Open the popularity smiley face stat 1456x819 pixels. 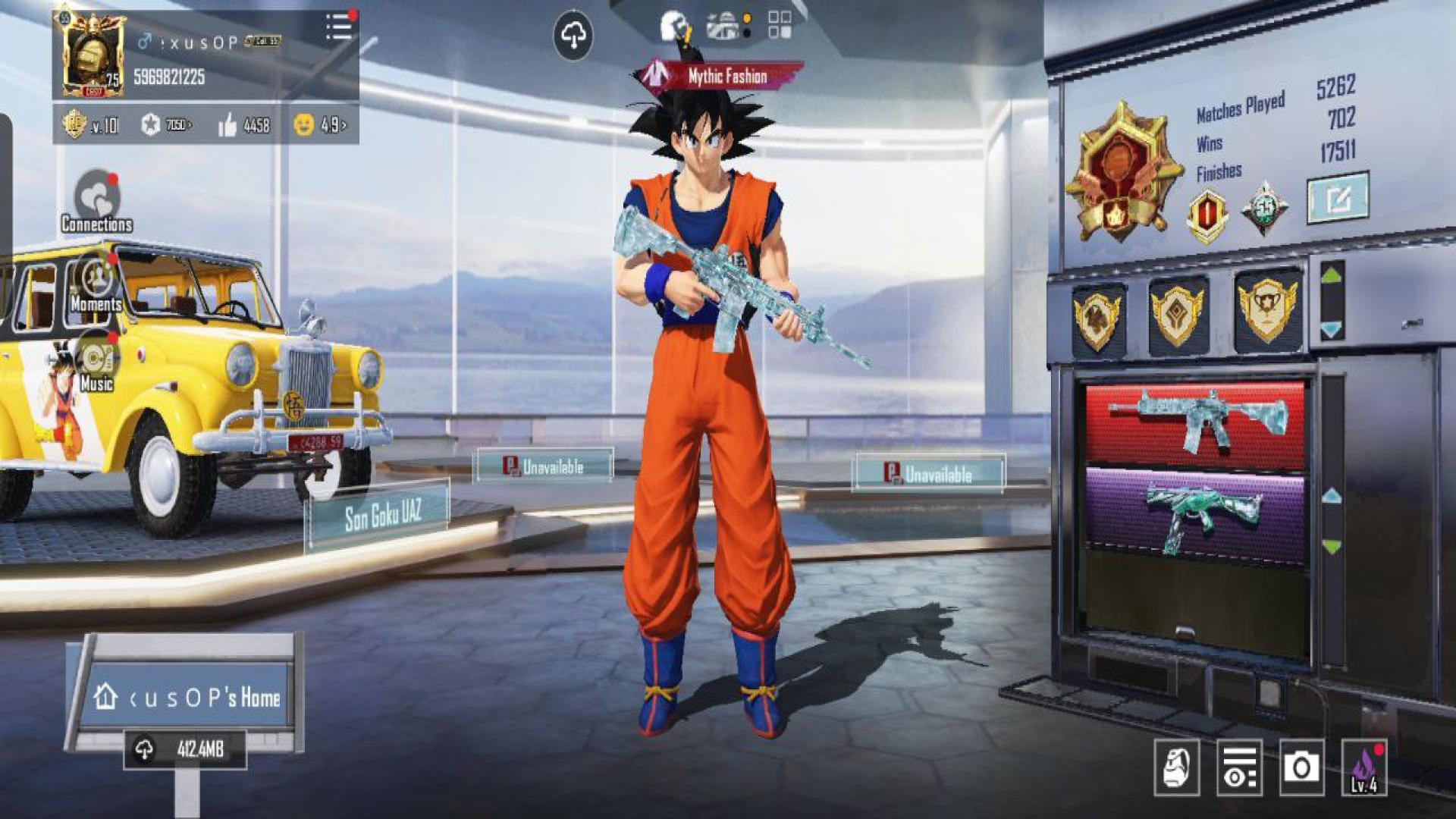click(304, 125)
